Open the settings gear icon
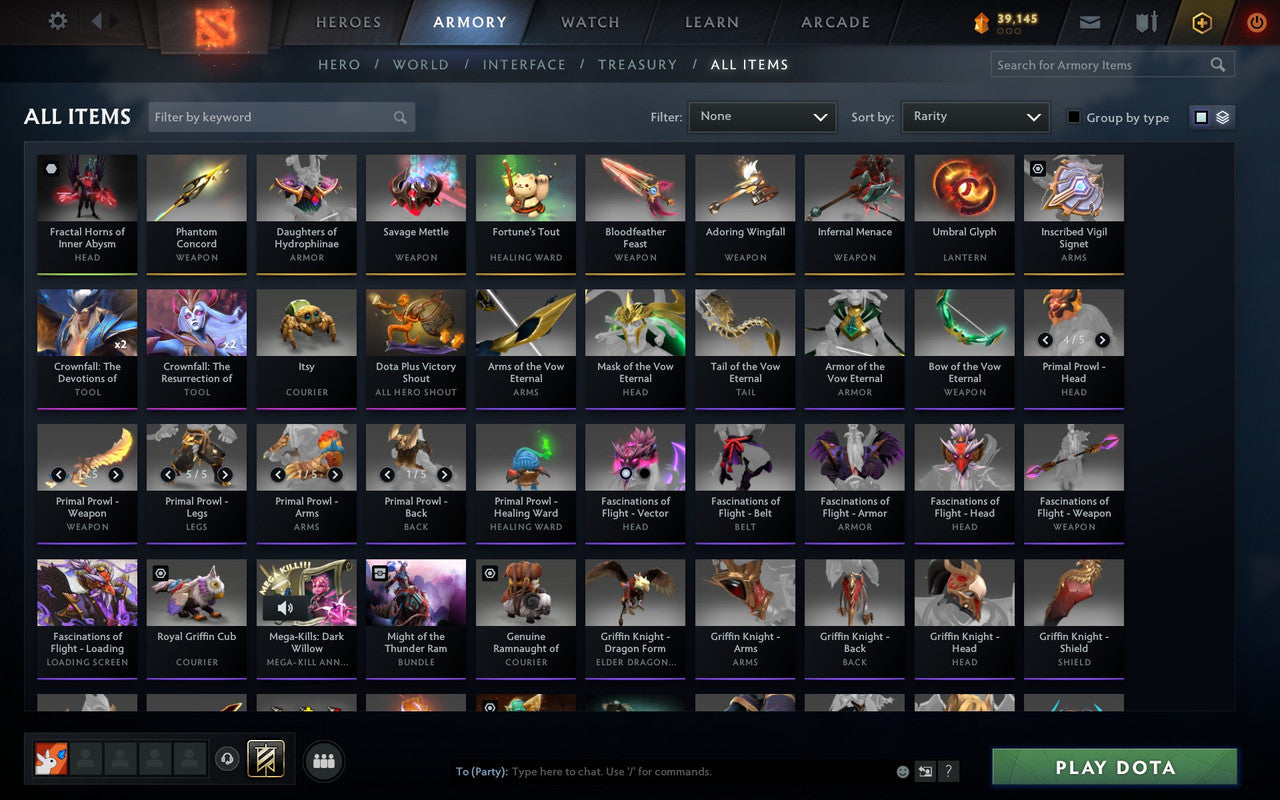This screenshot has height=800, width=1280. [x=57, y=20]
